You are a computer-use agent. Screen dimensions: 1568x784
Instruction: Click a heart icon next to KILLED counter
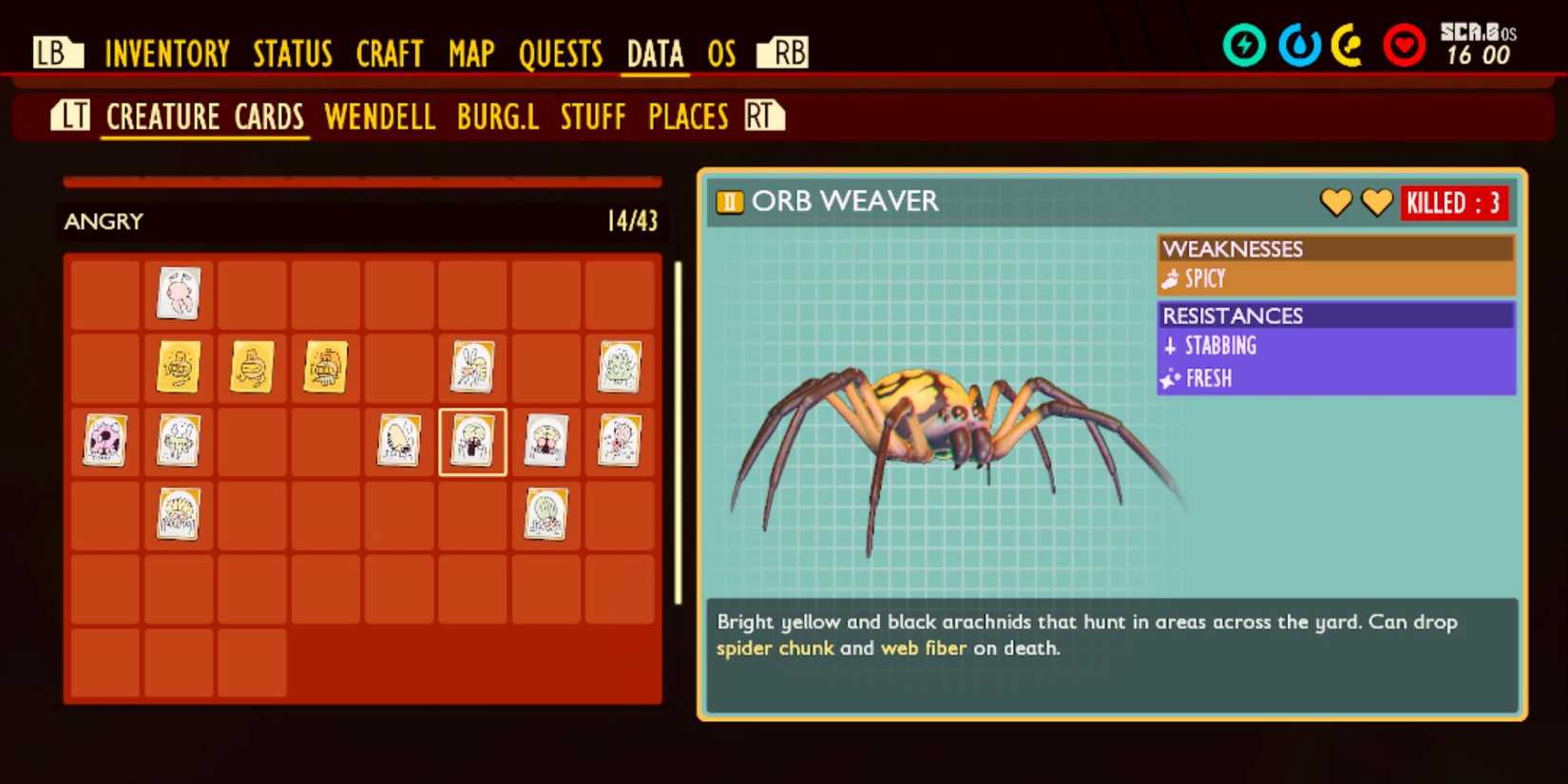pos(1337,202)
